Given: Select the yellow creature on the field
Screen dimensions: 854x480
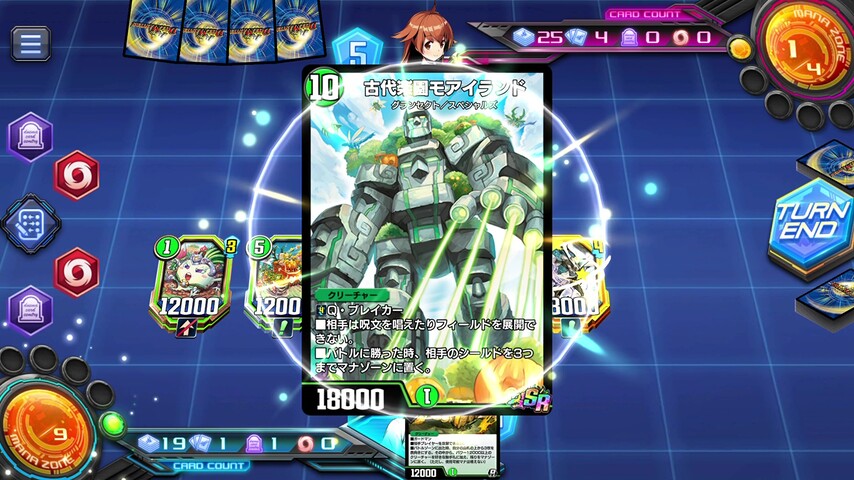Looking at the screenshot, I should pos(575,282).
